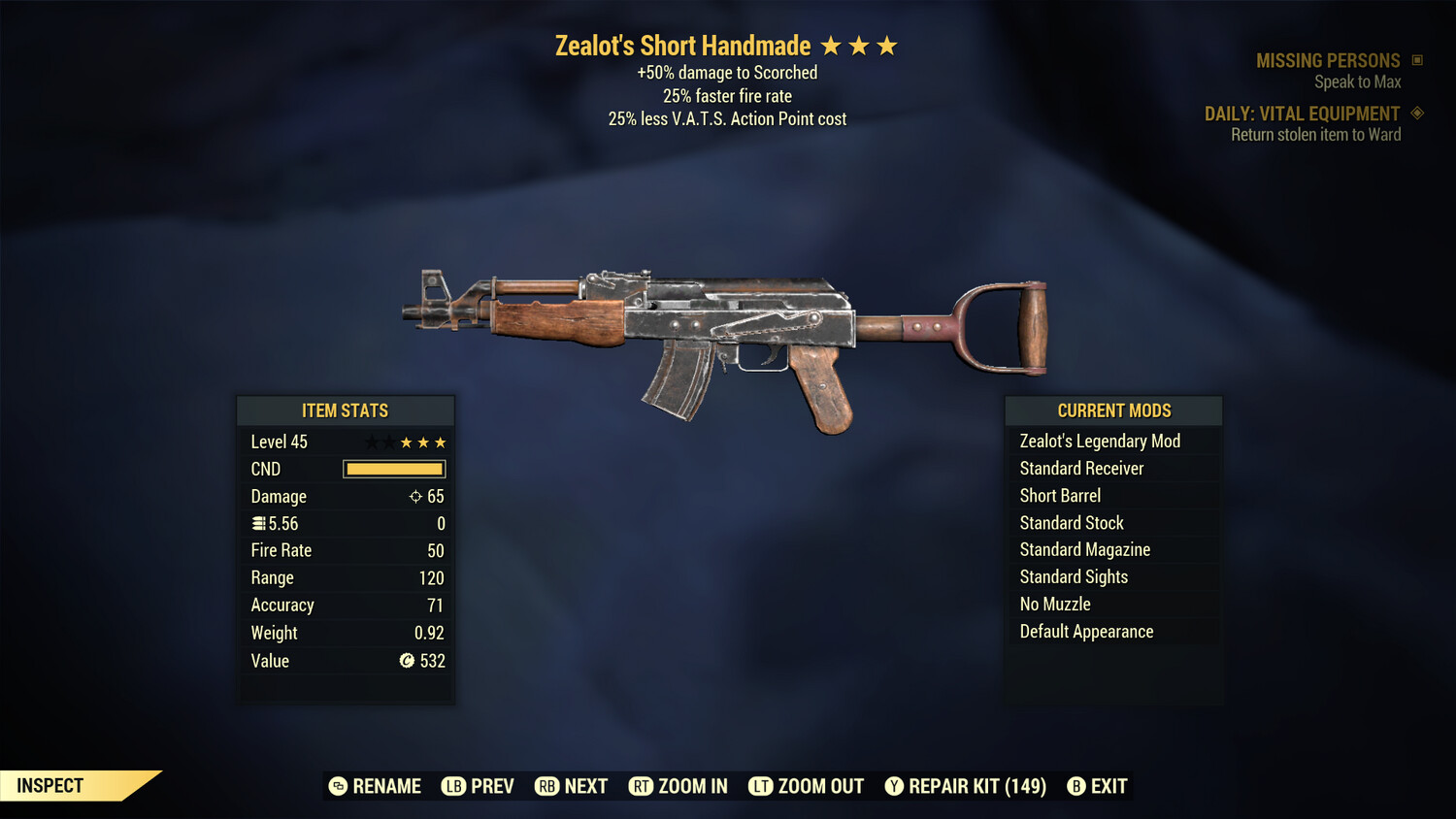1456x819 pixels.
Task: Click the LB button icon beside Prev
Action: [452, 786]
